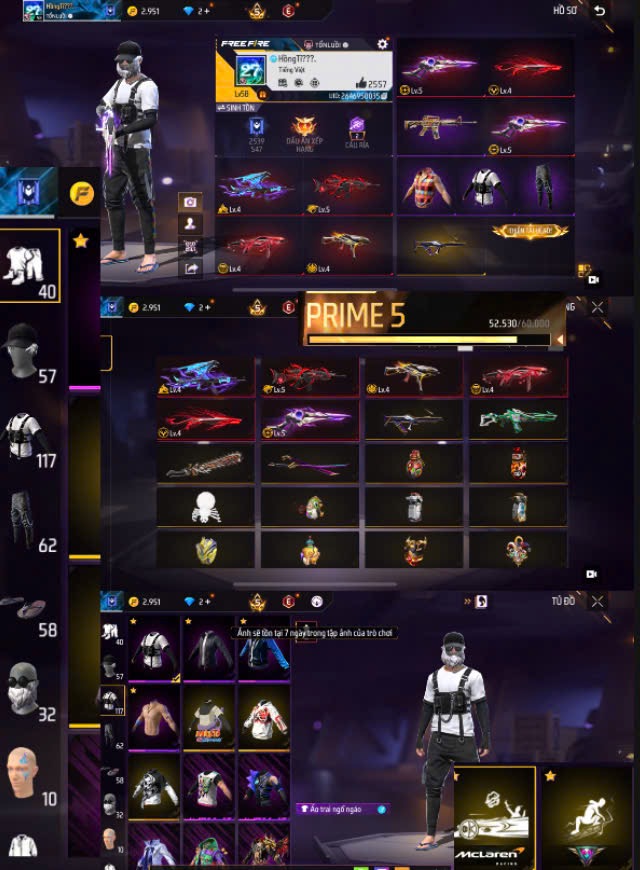Select the Naruto shirt in the vault grid

pyautogui.click(x=209, y=717)
